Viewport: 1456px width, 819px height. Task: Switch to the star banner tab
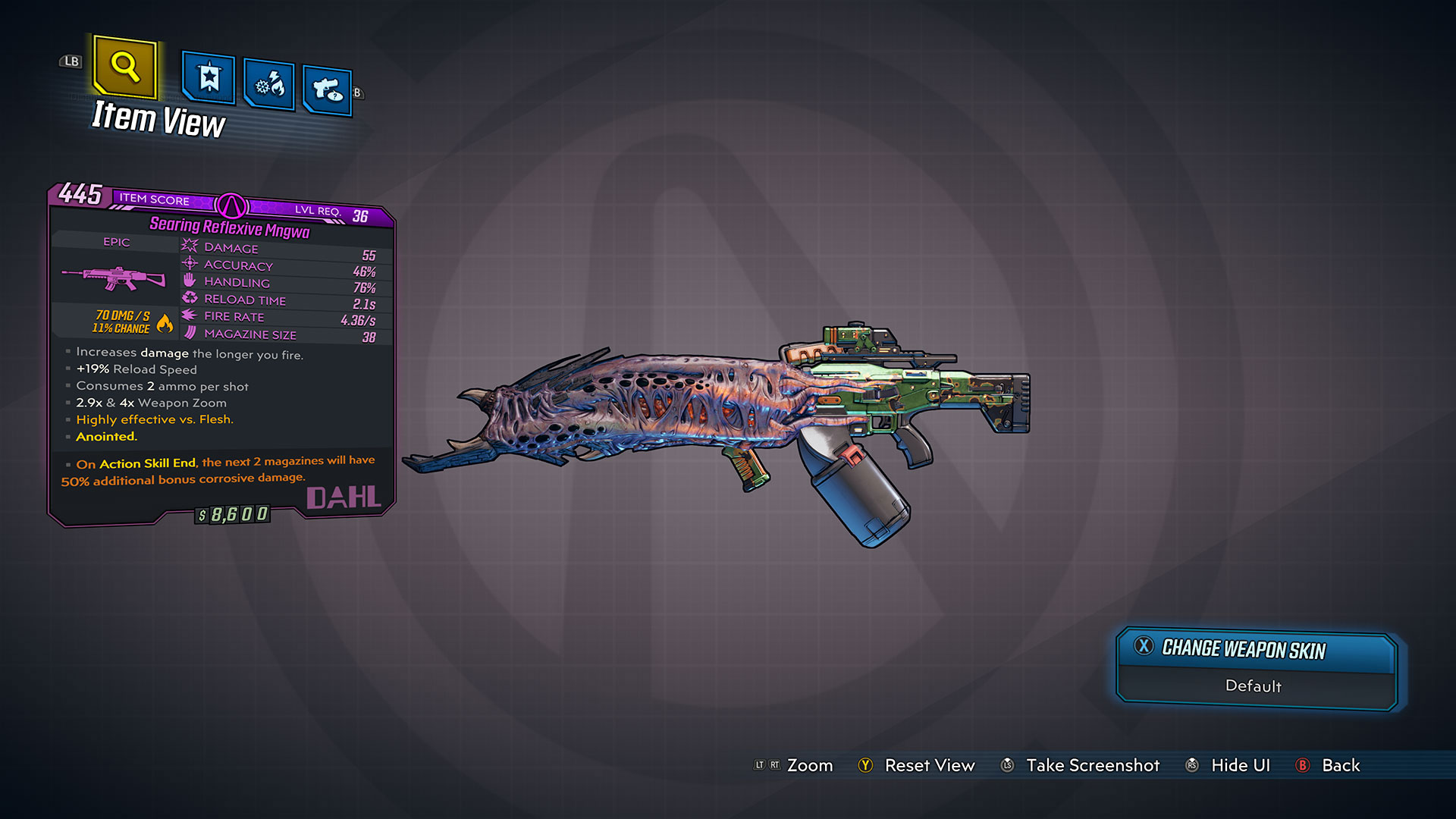click(209, 78)
